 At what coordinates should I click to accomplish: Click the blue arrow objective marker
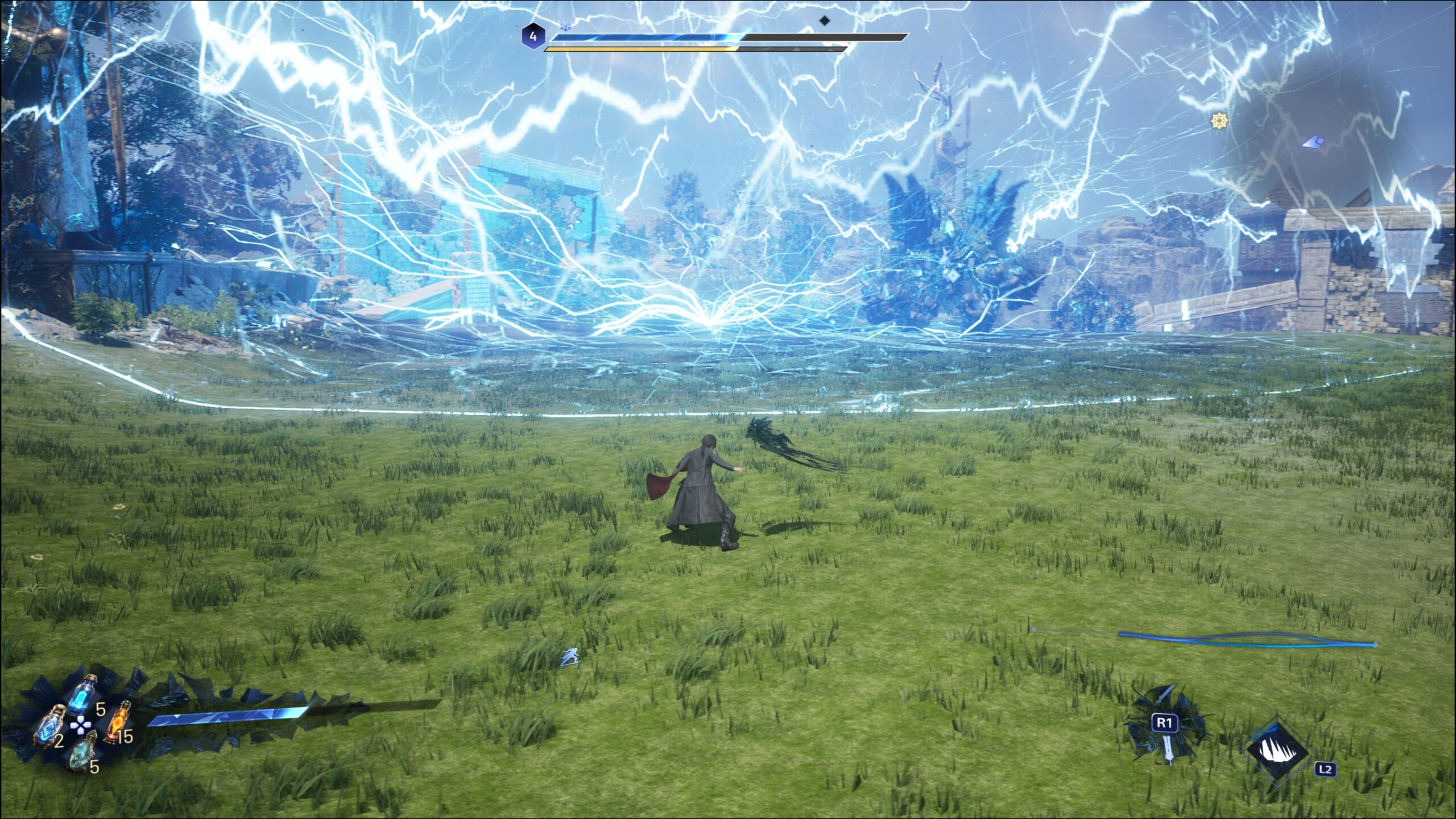[x=1313, y=142]
